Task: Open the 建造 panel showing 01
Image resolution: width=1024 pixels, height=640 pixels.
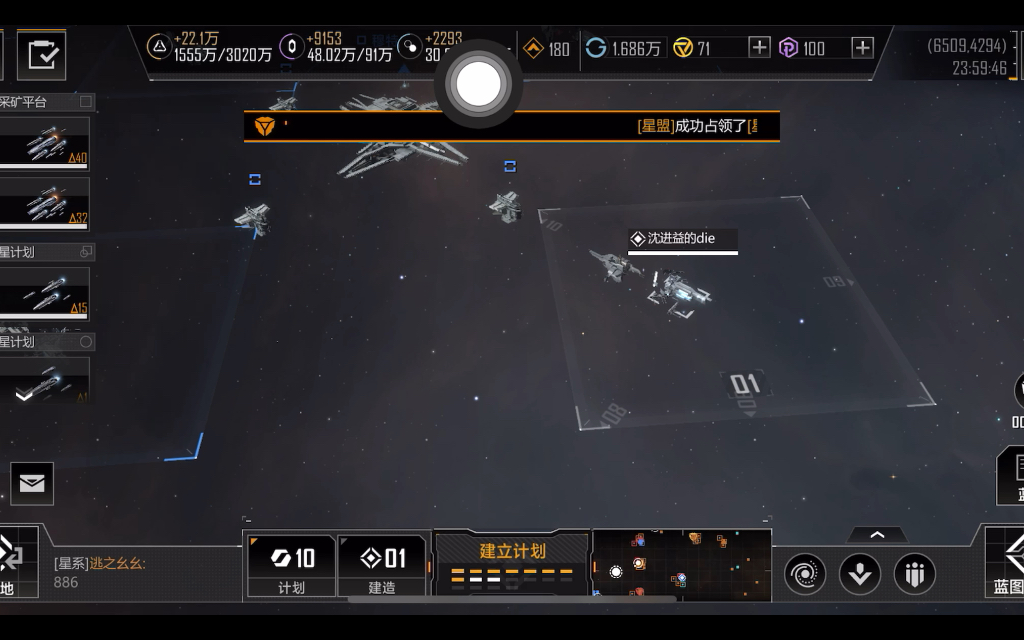Action: coord(382,567)
